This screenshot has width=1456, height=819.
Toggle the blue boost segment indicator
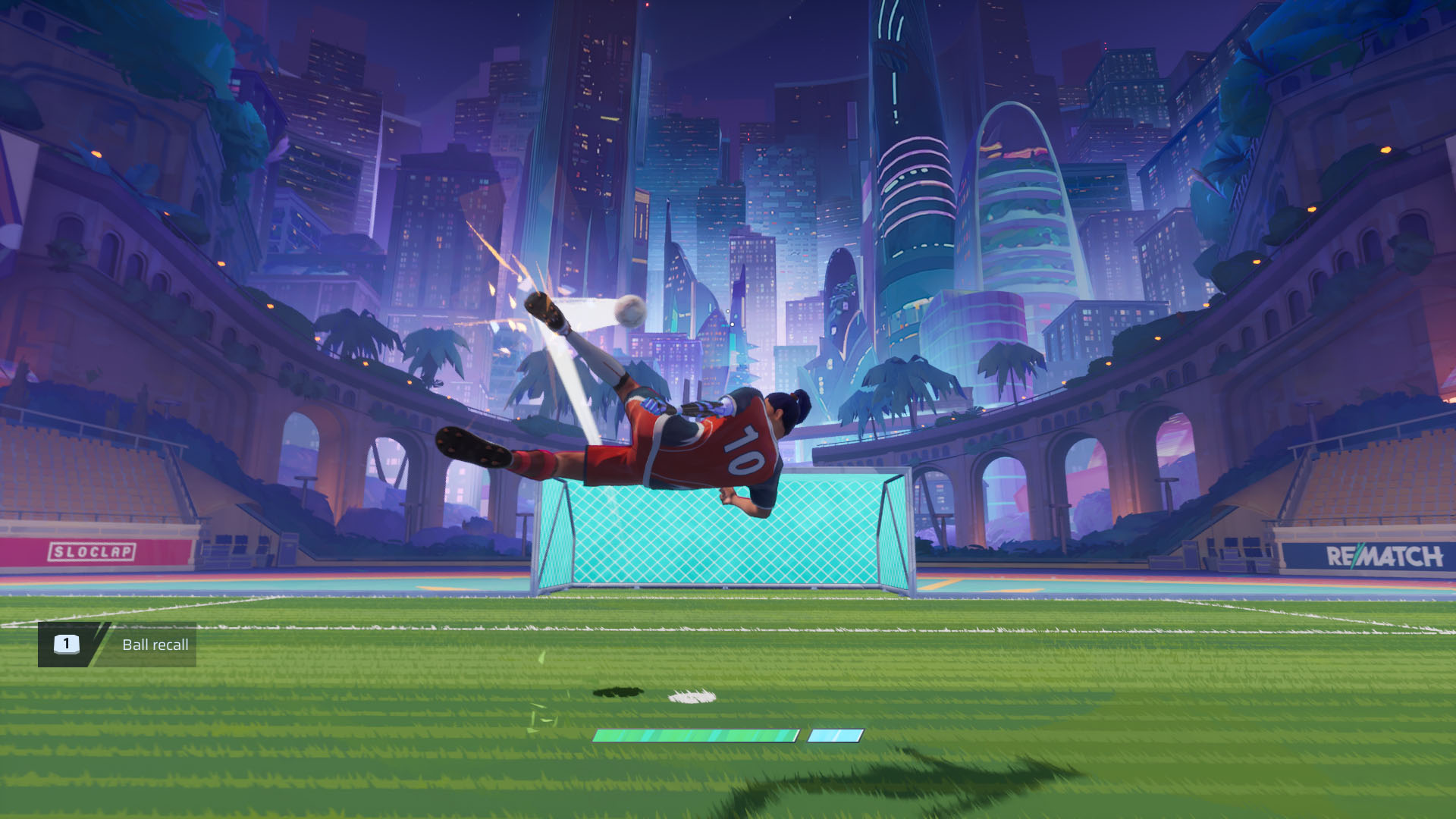[x=837, y=734]
